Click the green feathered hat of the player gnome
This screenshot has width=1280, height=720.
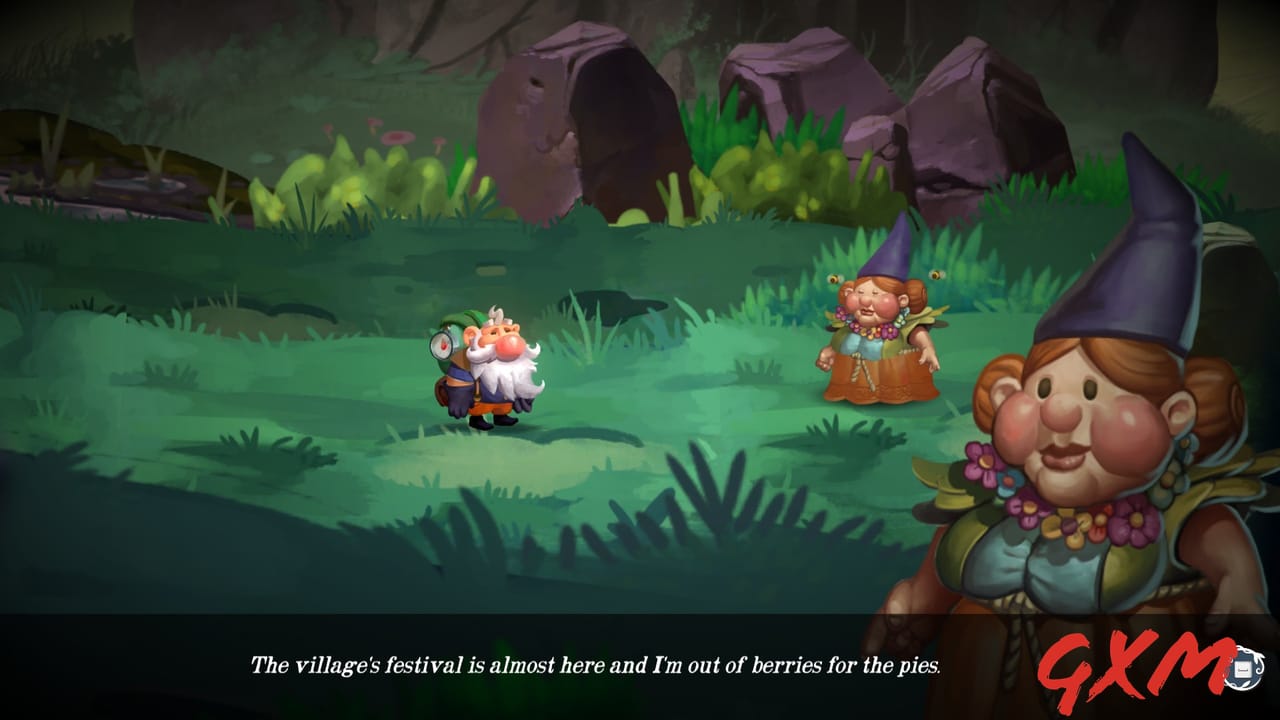click(x=466, y=318)
